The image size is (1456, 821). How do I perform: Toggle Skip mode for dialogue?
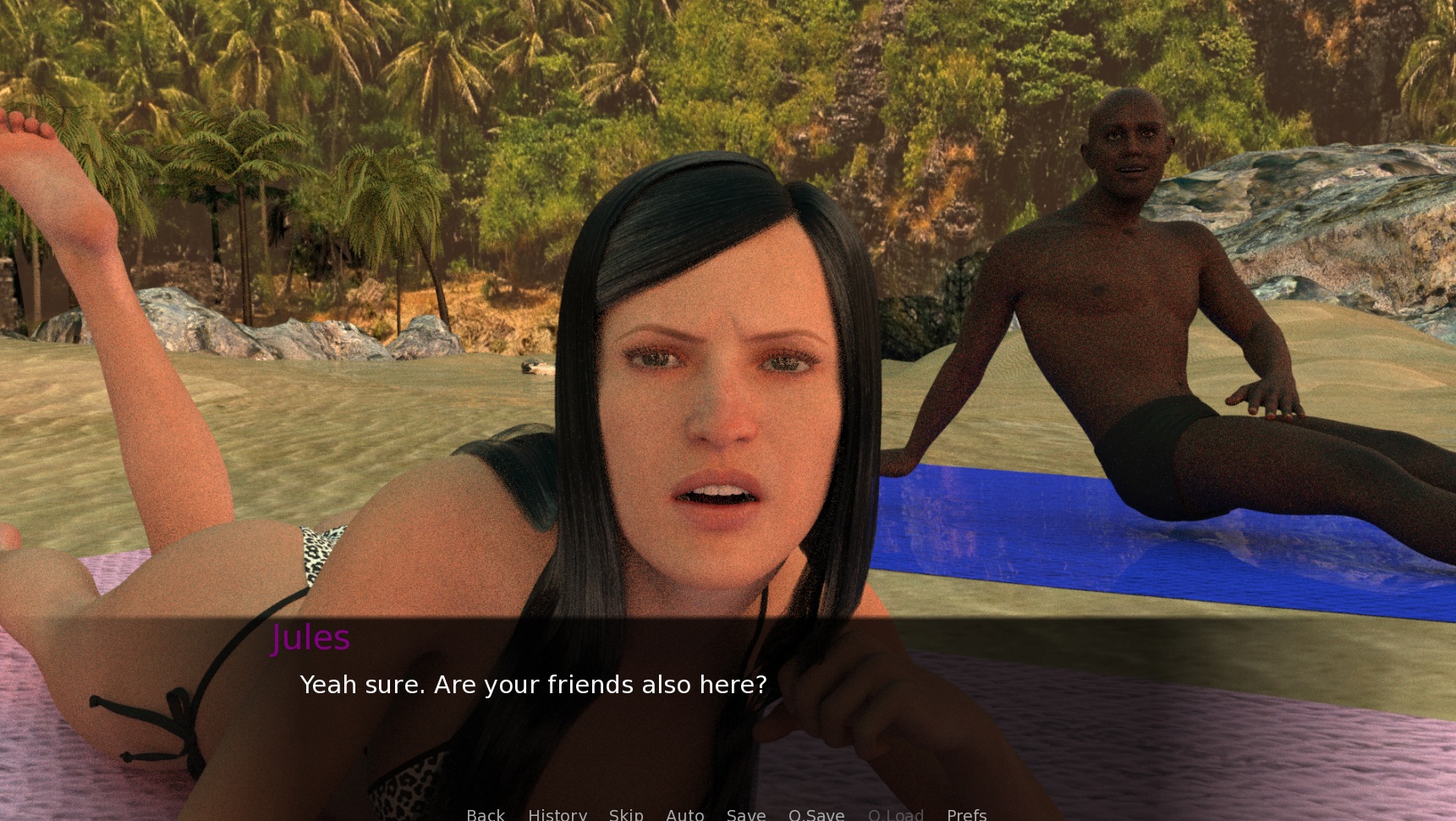tap(626, 814)
